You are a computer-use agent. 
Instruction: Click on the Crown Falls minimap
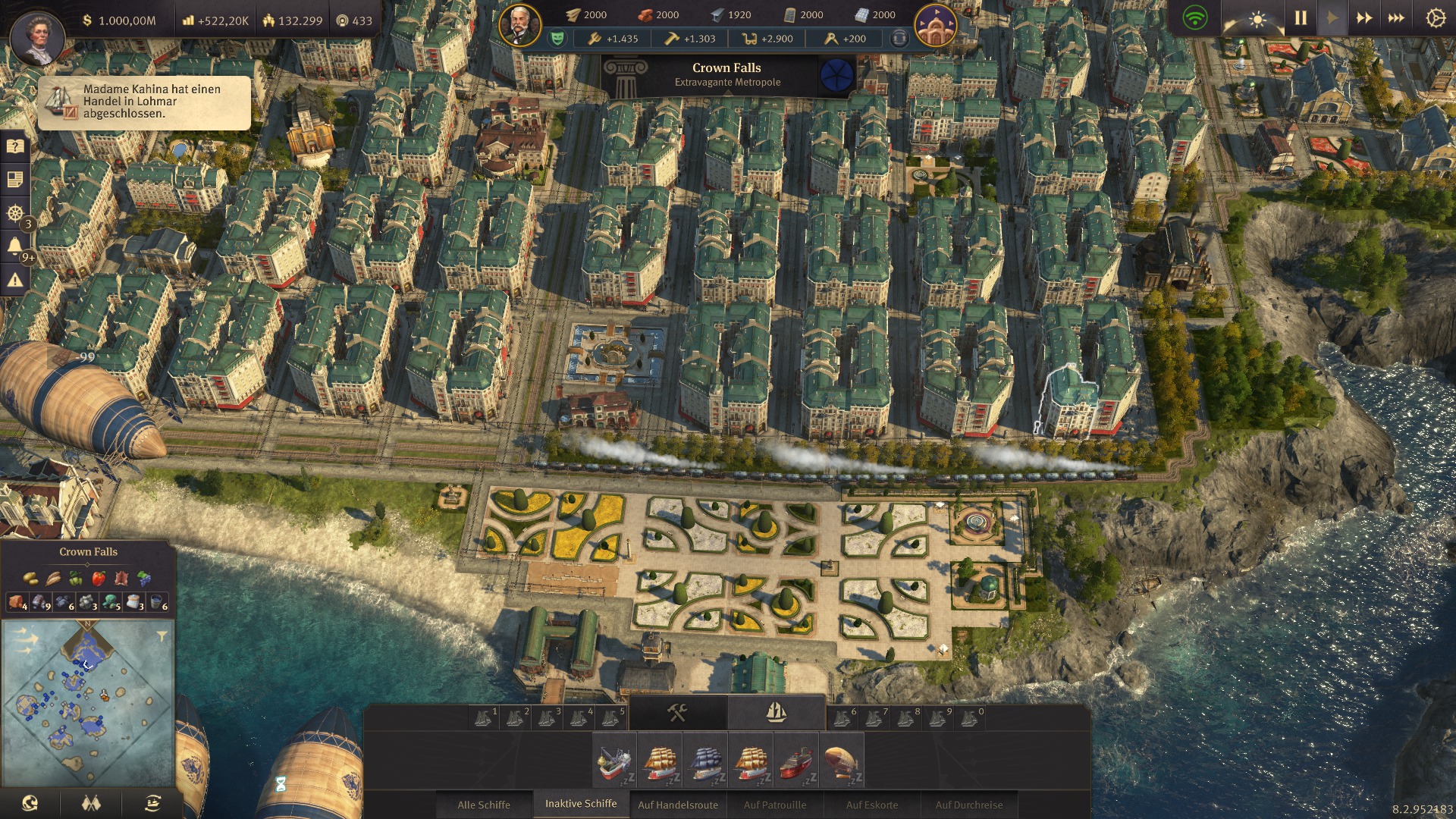[x=87, y=703]
